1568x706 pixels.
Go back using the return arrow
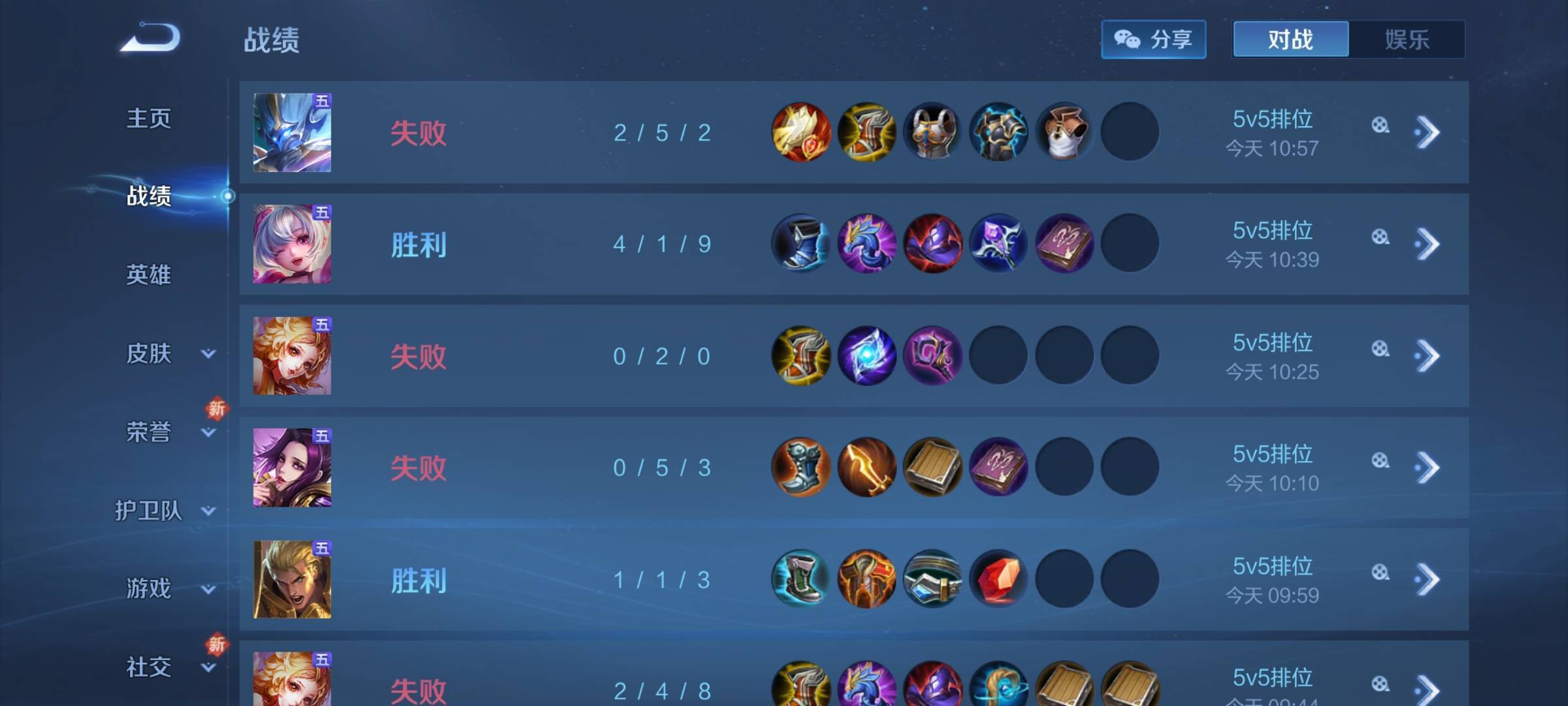(151, 38)
